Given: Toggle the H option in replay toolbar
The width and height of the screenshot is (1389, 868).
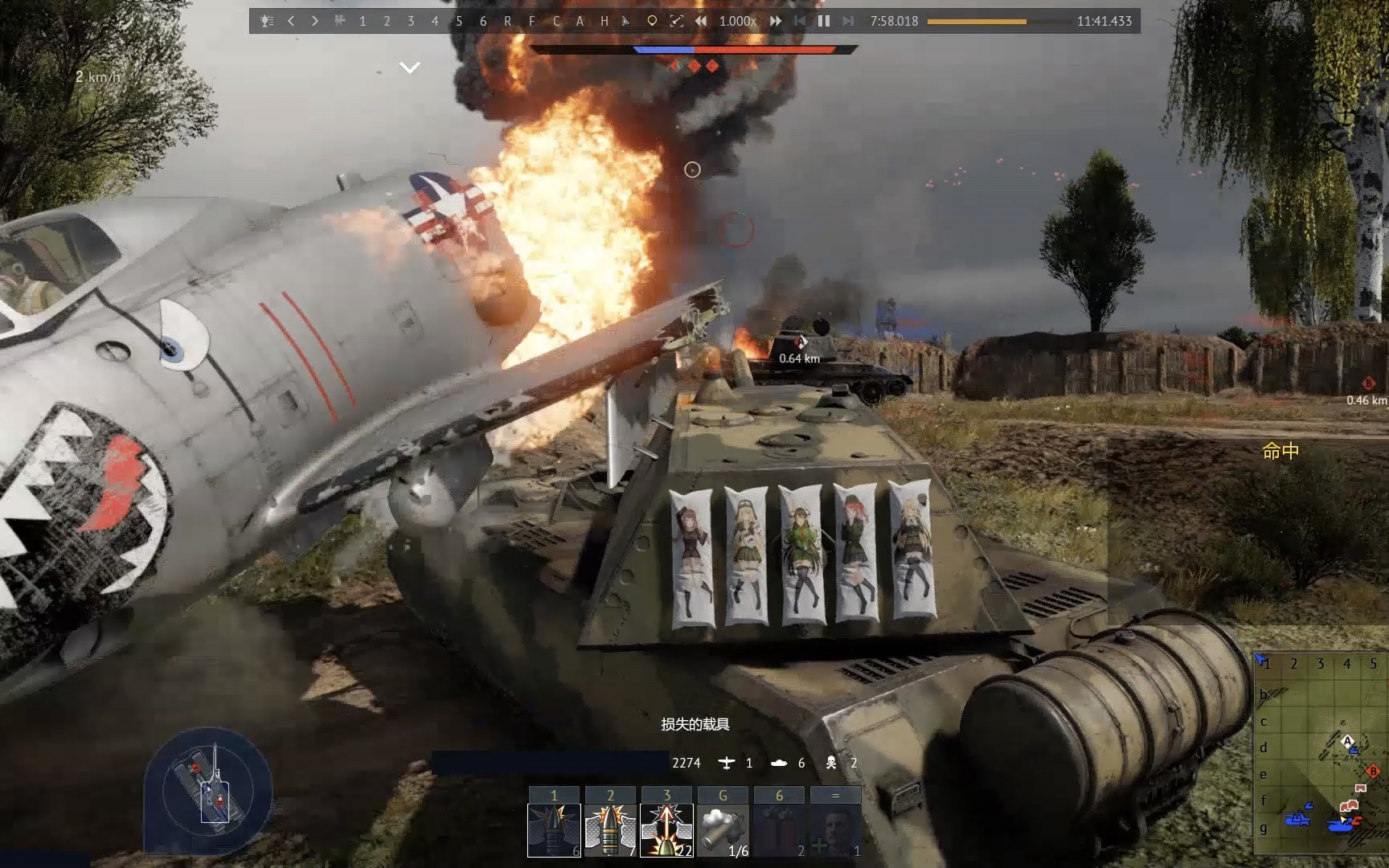Looking at the screenshot, I should pyautogui.click(x=604, y=21).
